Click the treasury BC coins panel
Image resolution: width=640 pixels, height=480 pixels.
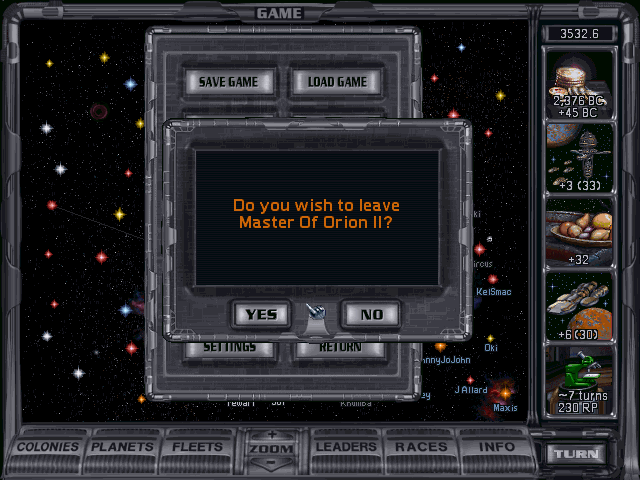[x=577, y=84]
